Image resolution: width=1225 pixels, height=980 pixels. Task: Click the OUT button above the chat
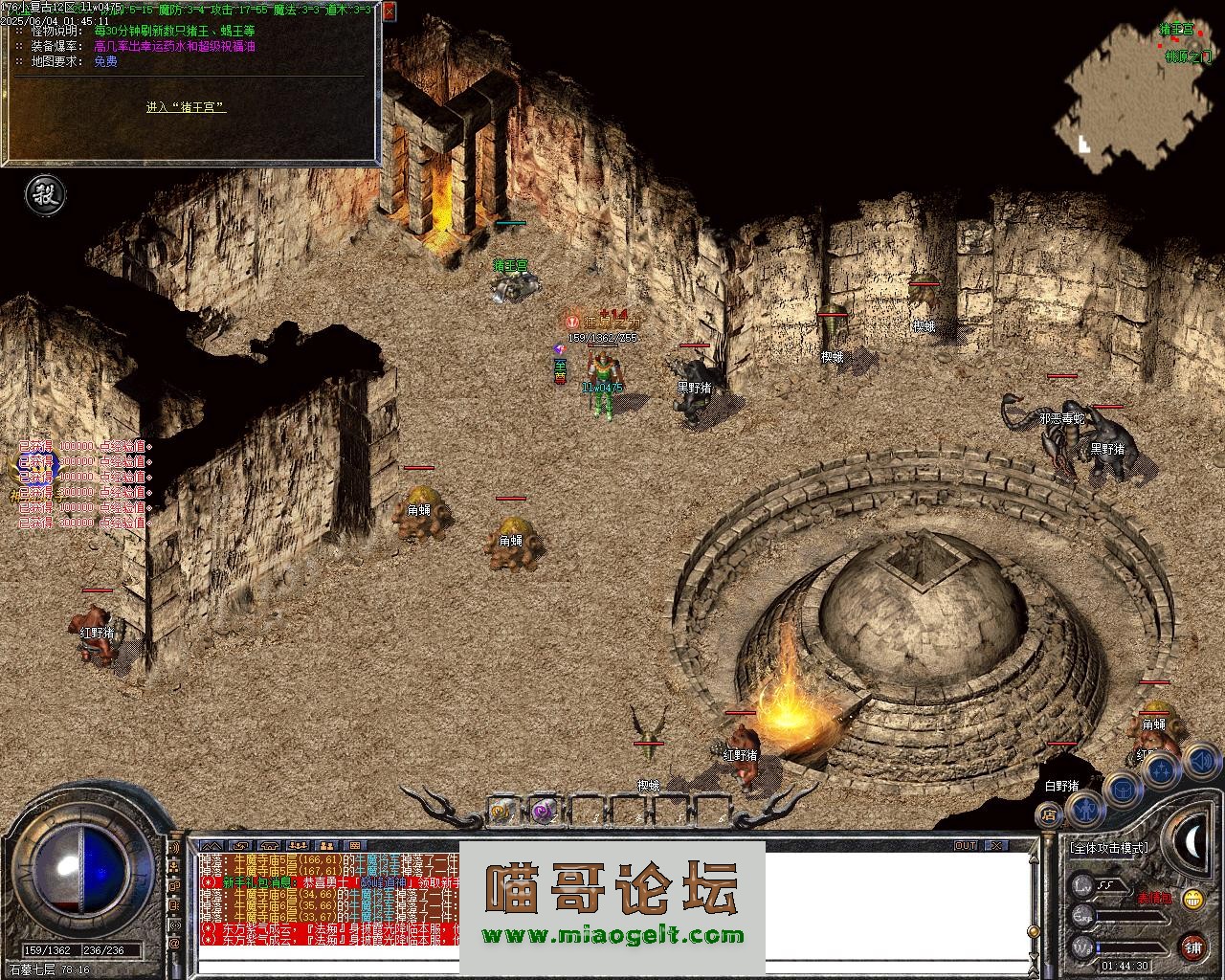click(966, 846)
